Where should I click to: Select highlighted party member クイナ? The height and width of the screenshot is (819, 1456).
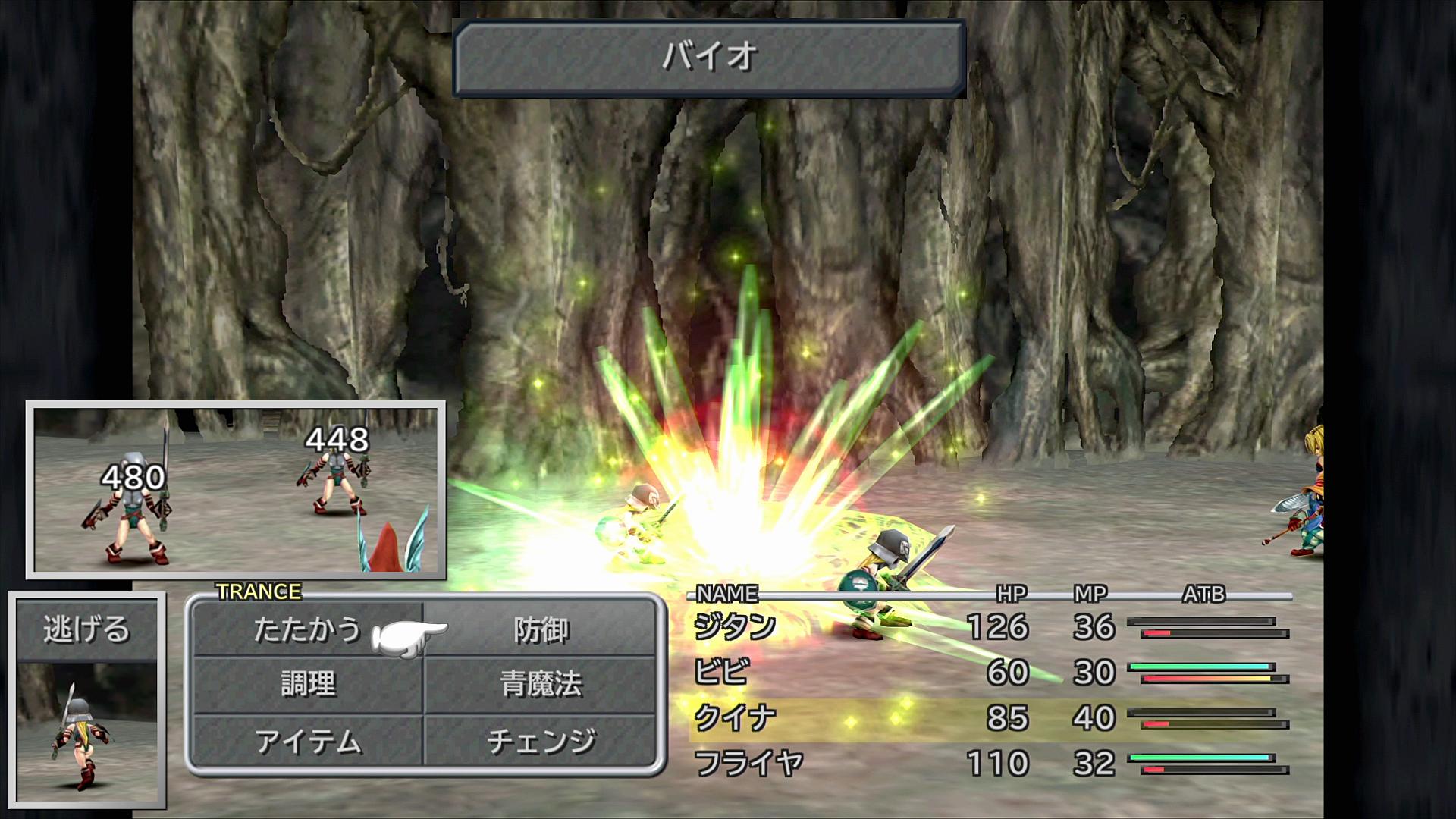pyautogui.click(x=735, y=717)
